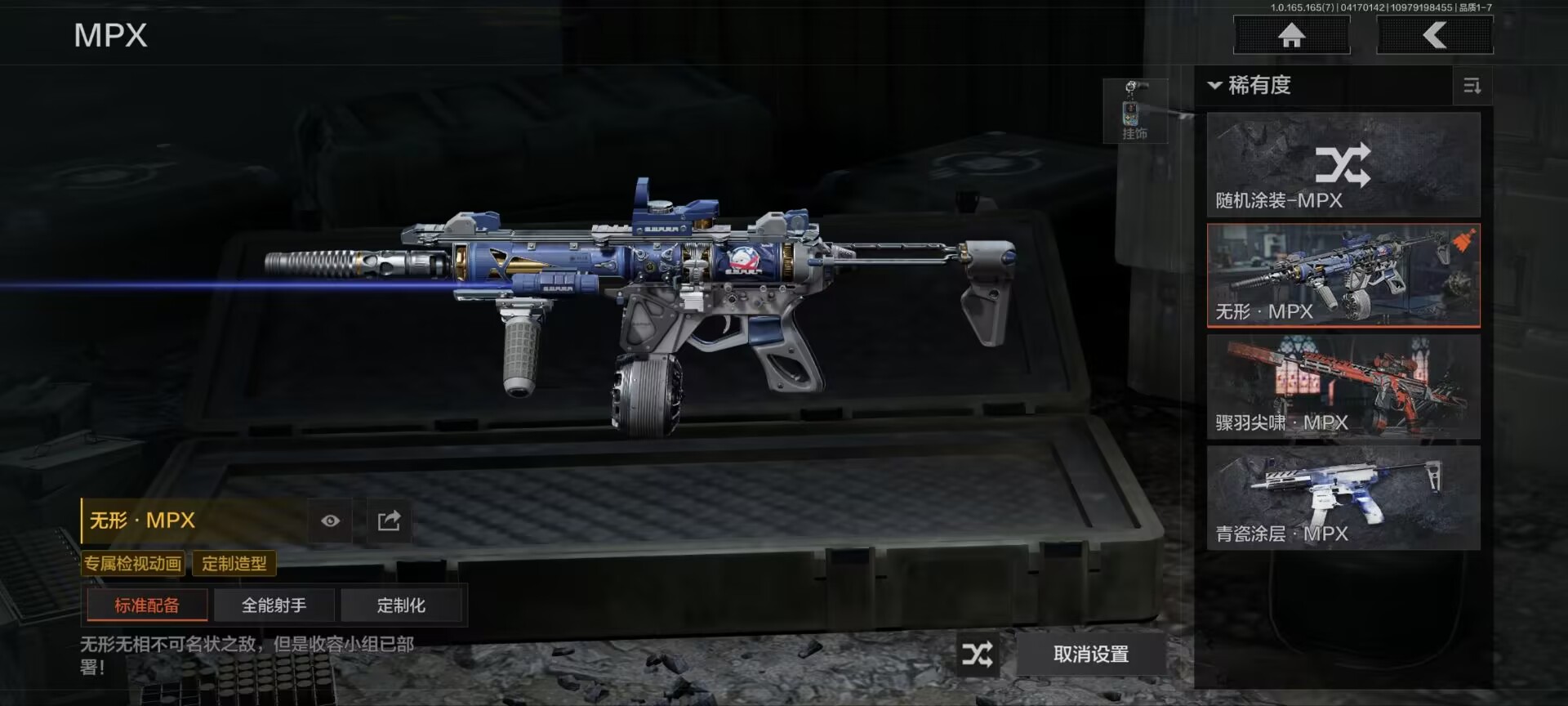Click the 取消设置 button
1568x706 pixels.
(x=1091, y=654)
